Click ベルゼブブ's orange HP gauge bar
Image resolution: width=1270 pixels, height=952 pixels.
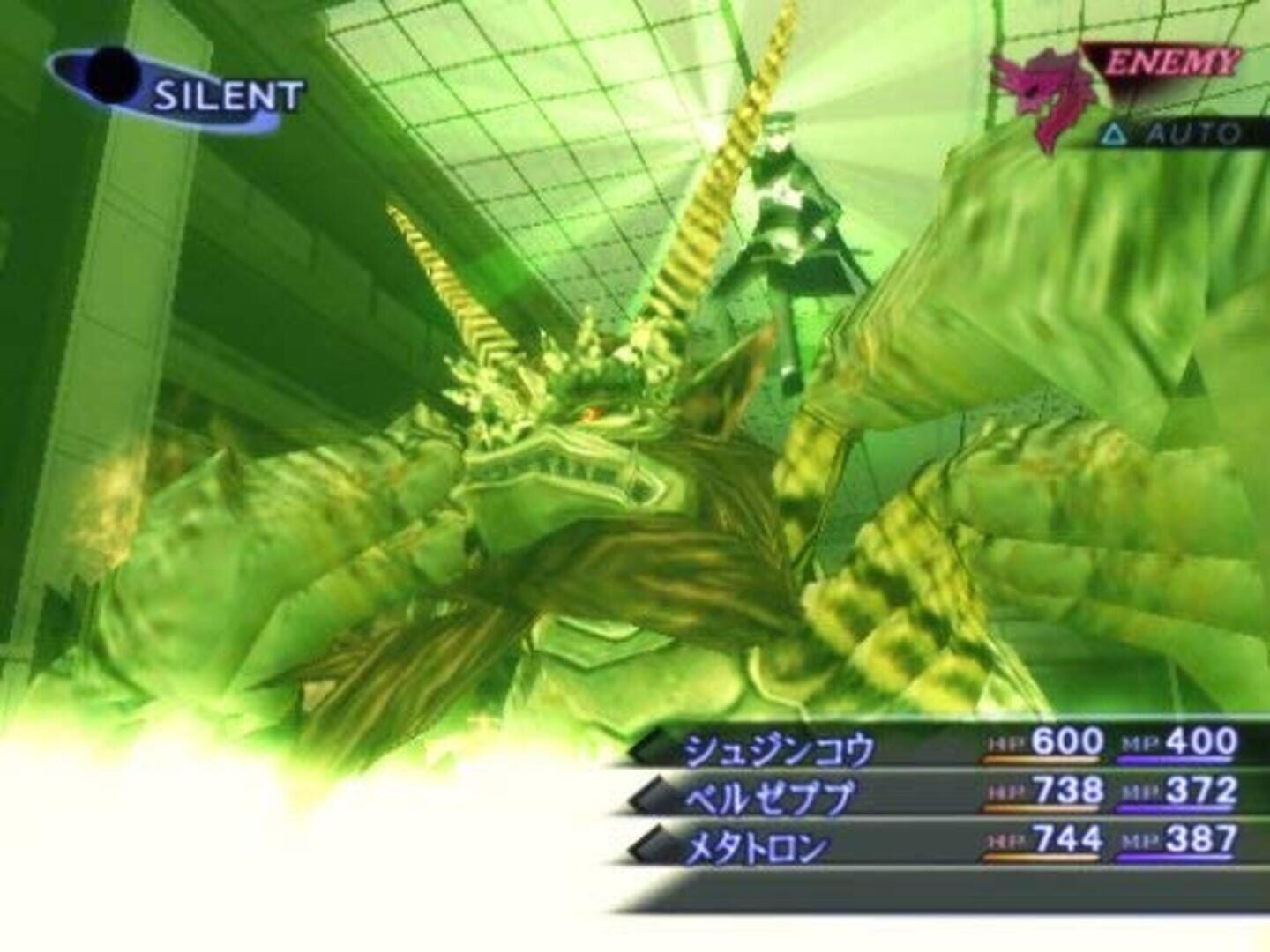(x=1041, y=809)
